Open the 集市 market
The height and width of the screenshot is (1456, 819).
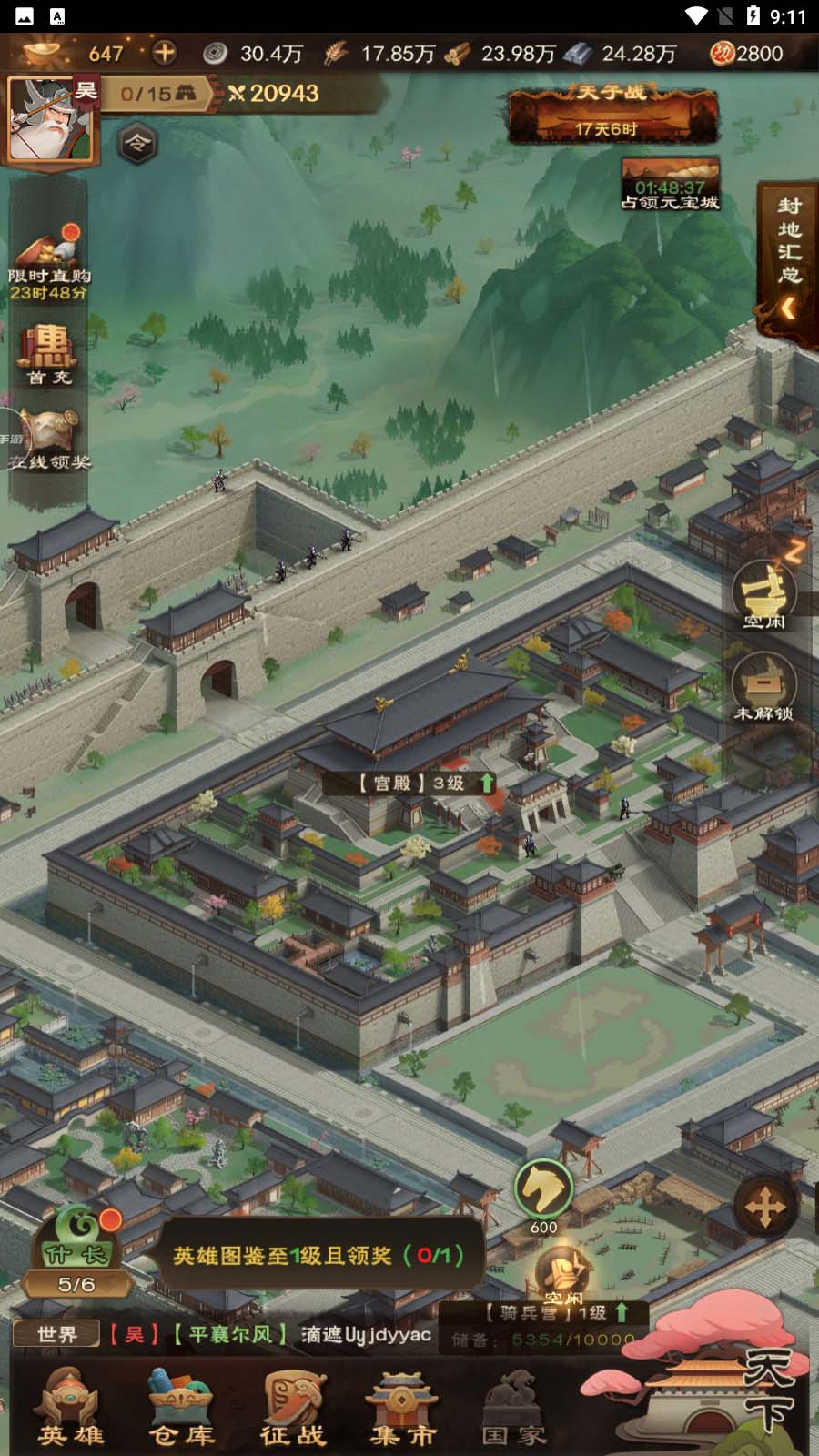click(x=403, y=1406)
